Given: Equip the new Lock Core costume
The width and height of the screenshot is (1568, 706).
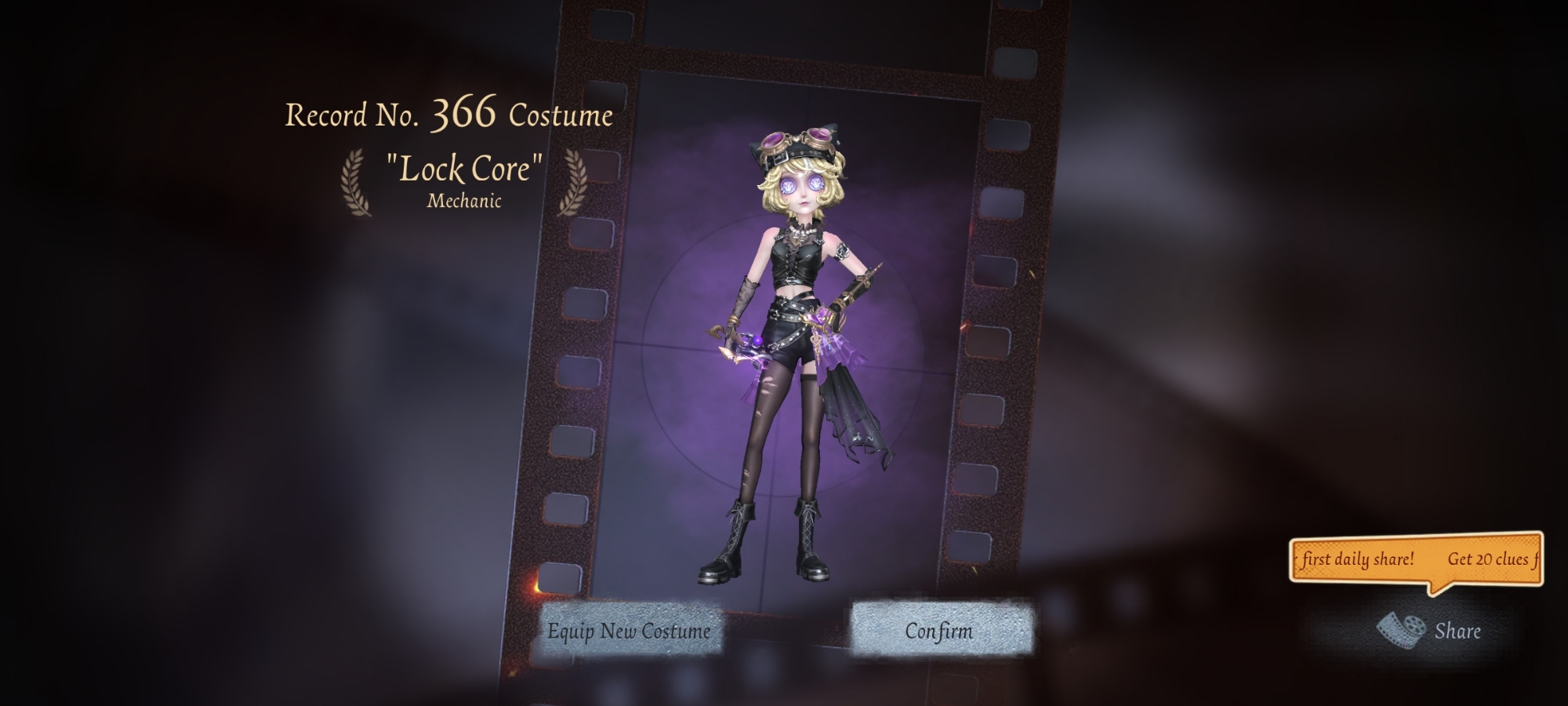Looking at the screenshot, I should [629, 631].
